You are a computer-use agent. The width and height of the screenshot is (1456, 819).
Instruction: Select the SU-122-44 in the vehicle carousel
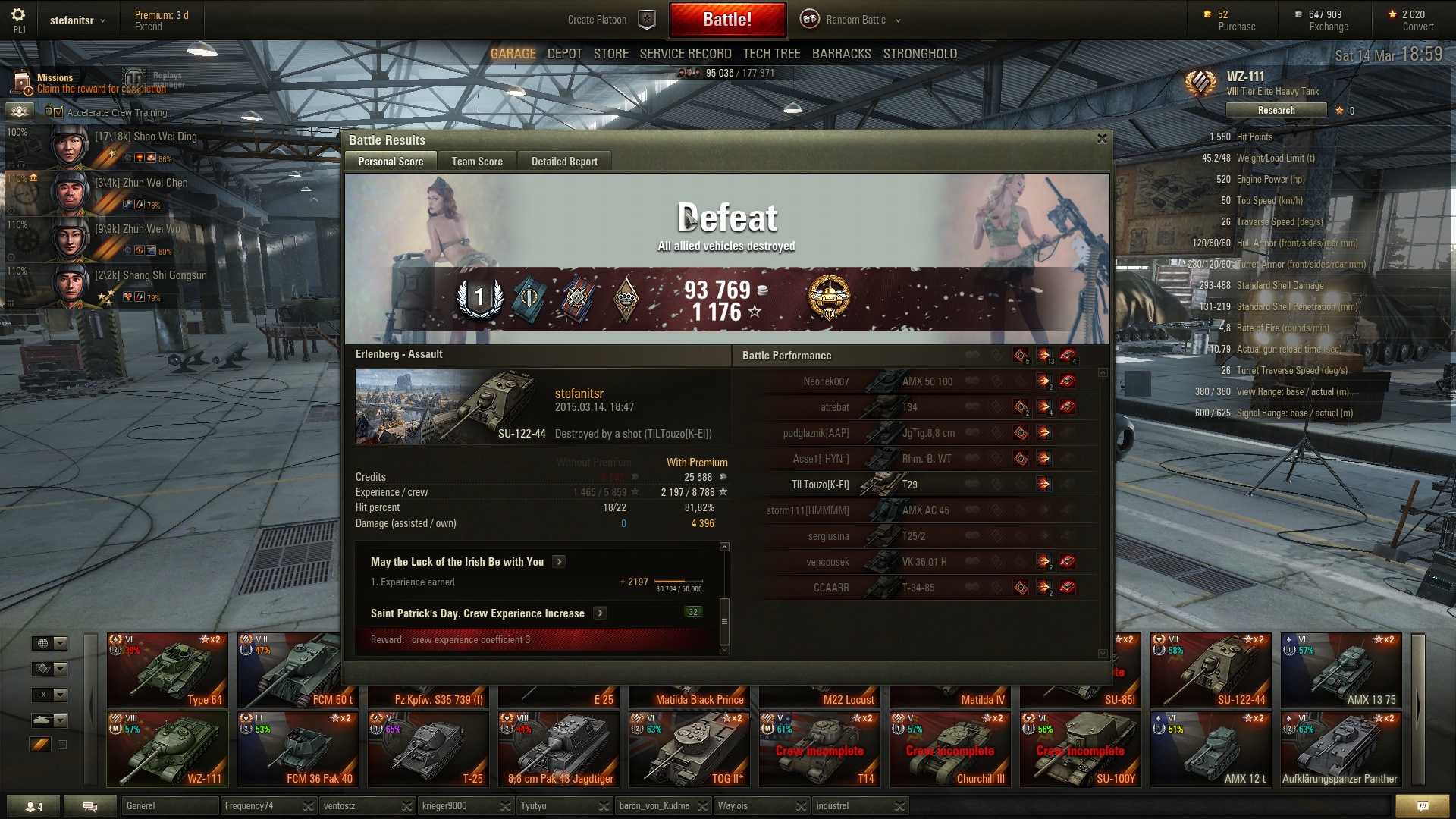(1210, 670)
